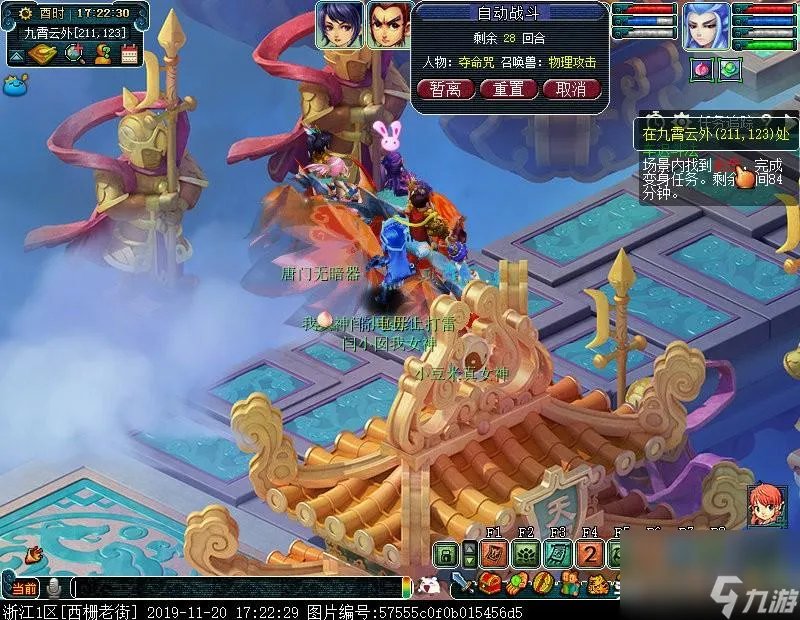Screen dimensions: 800x620
Task: Cancel auto-battle with the 取消 button
Action: (571, 88)
